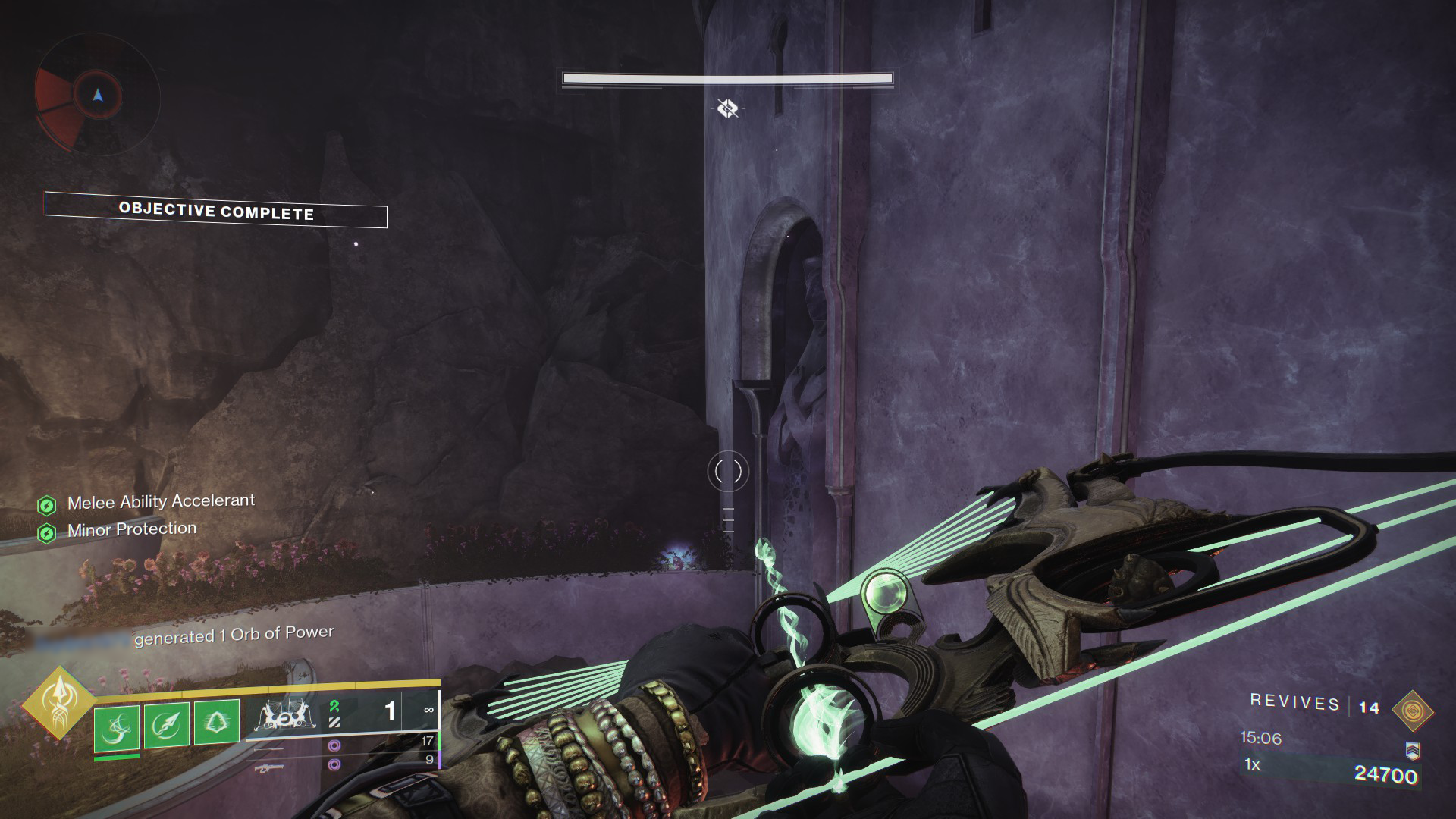This screenshot has height=819, width=1456.
Task: Click the chevron rank shield emblem
Action: [x=1411, y=750]
